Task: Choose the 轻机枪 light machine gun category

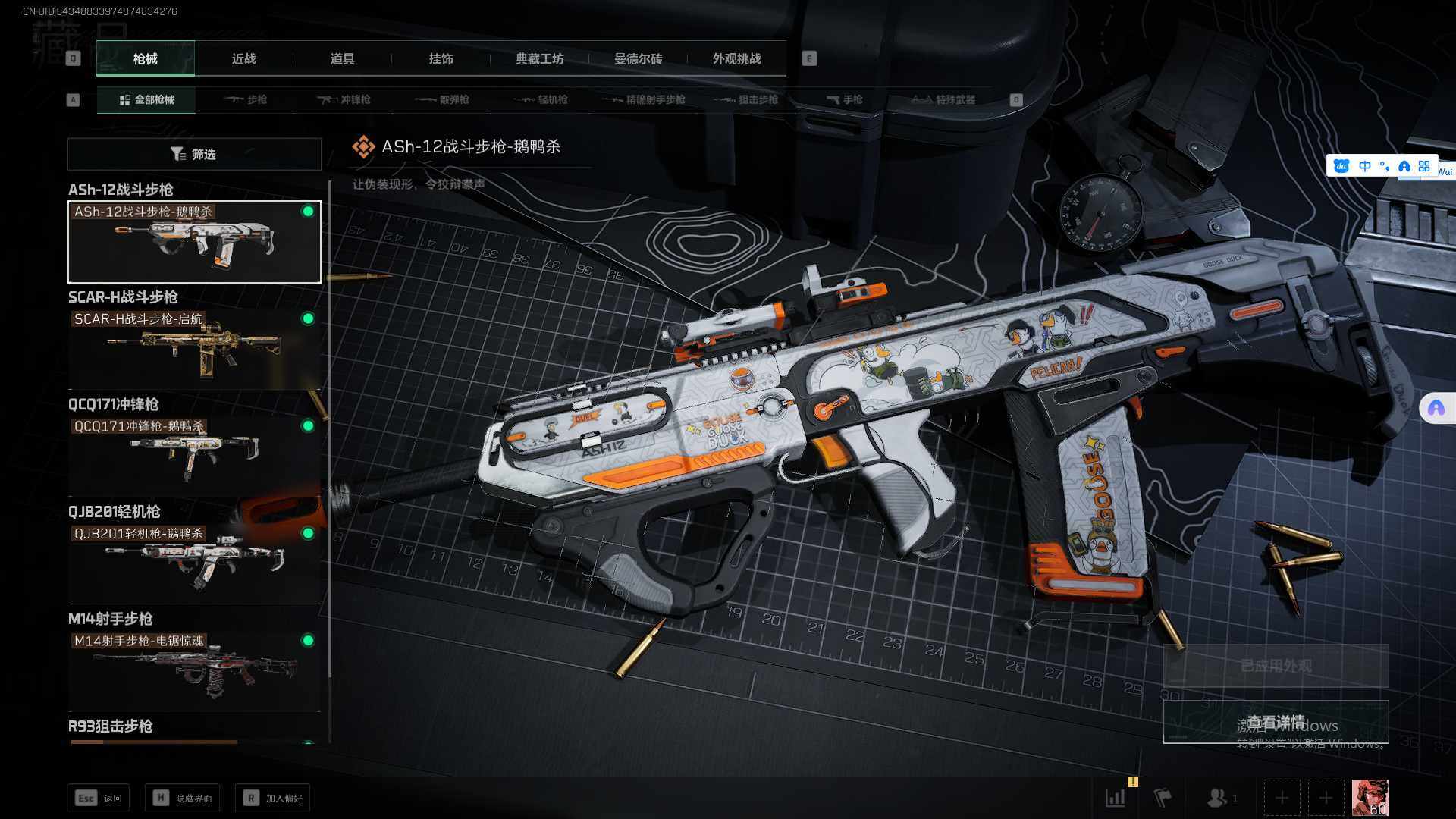Action: point(541,99)
